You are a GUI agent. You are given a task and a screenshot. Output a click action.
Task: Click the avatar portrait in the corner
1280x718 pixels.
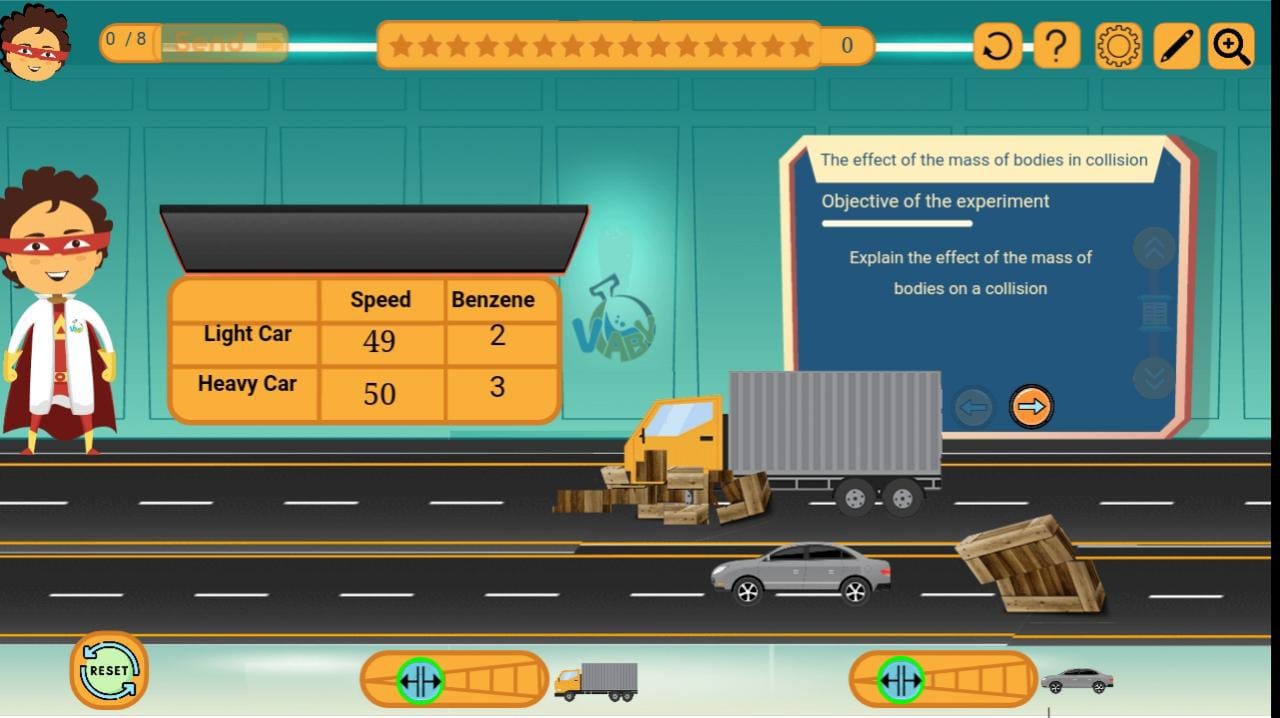click(x=36, y=42)
